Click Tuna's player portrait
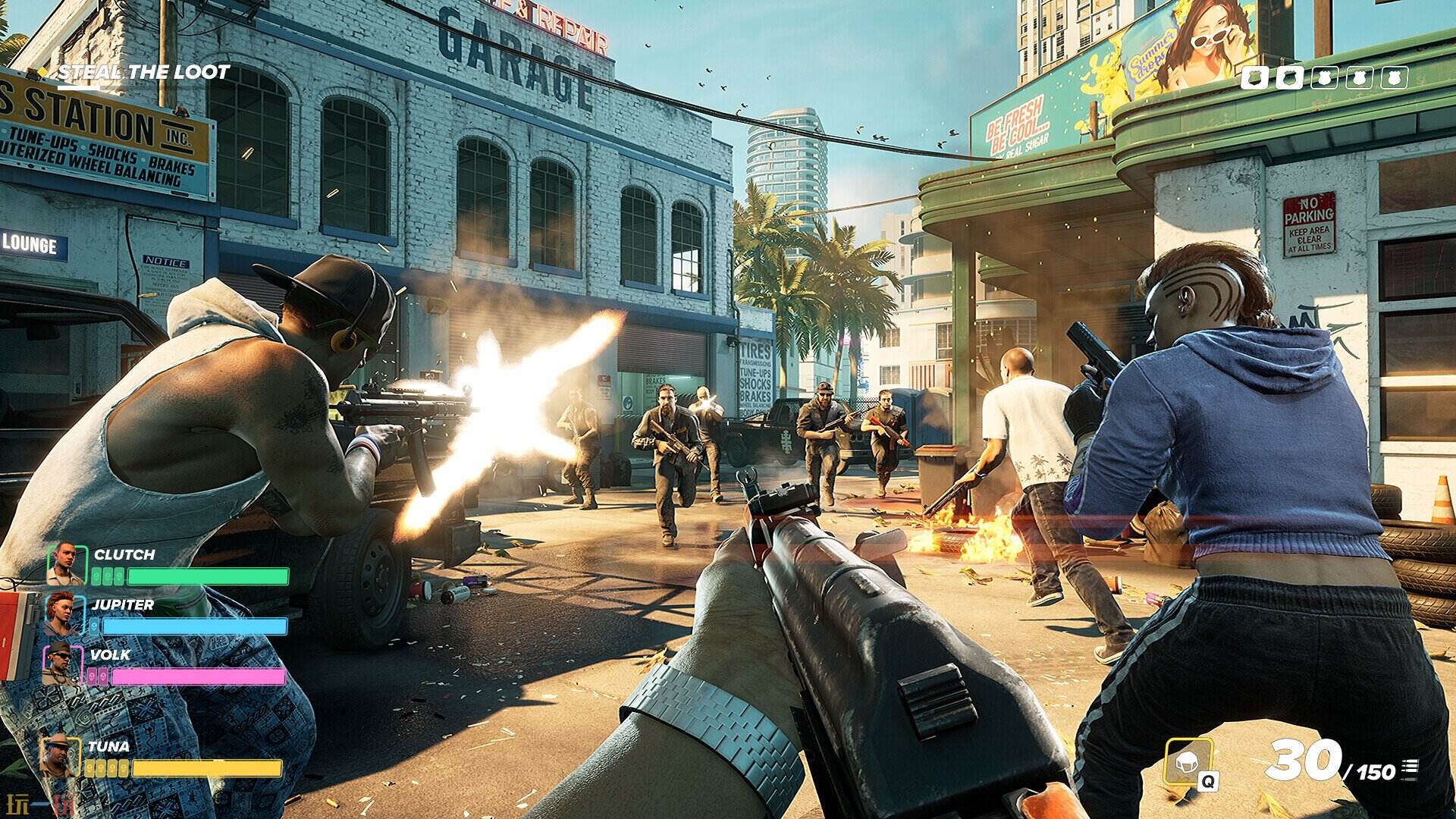This screenshot has height=819, width=1456. tap(58, 756)
